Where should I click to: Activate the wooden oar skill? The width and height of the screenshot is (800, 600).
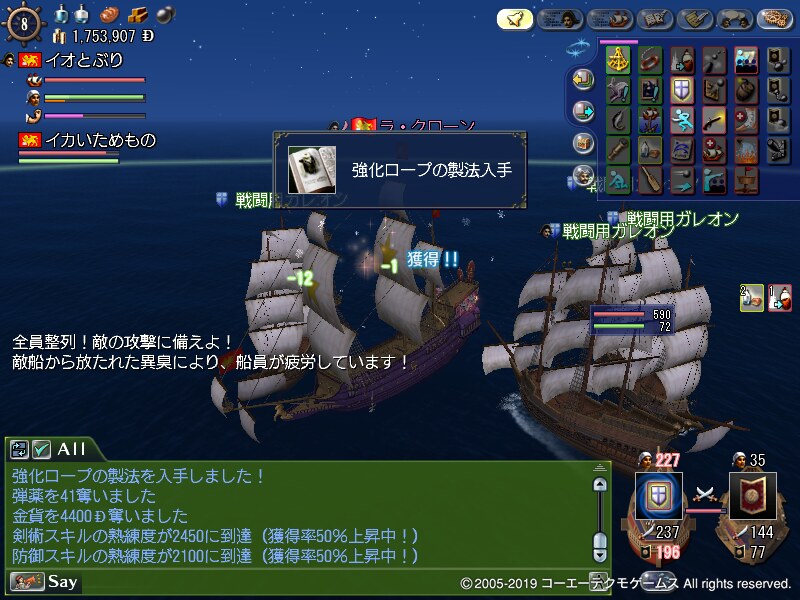pyautogui.click(x=650, y=181)
